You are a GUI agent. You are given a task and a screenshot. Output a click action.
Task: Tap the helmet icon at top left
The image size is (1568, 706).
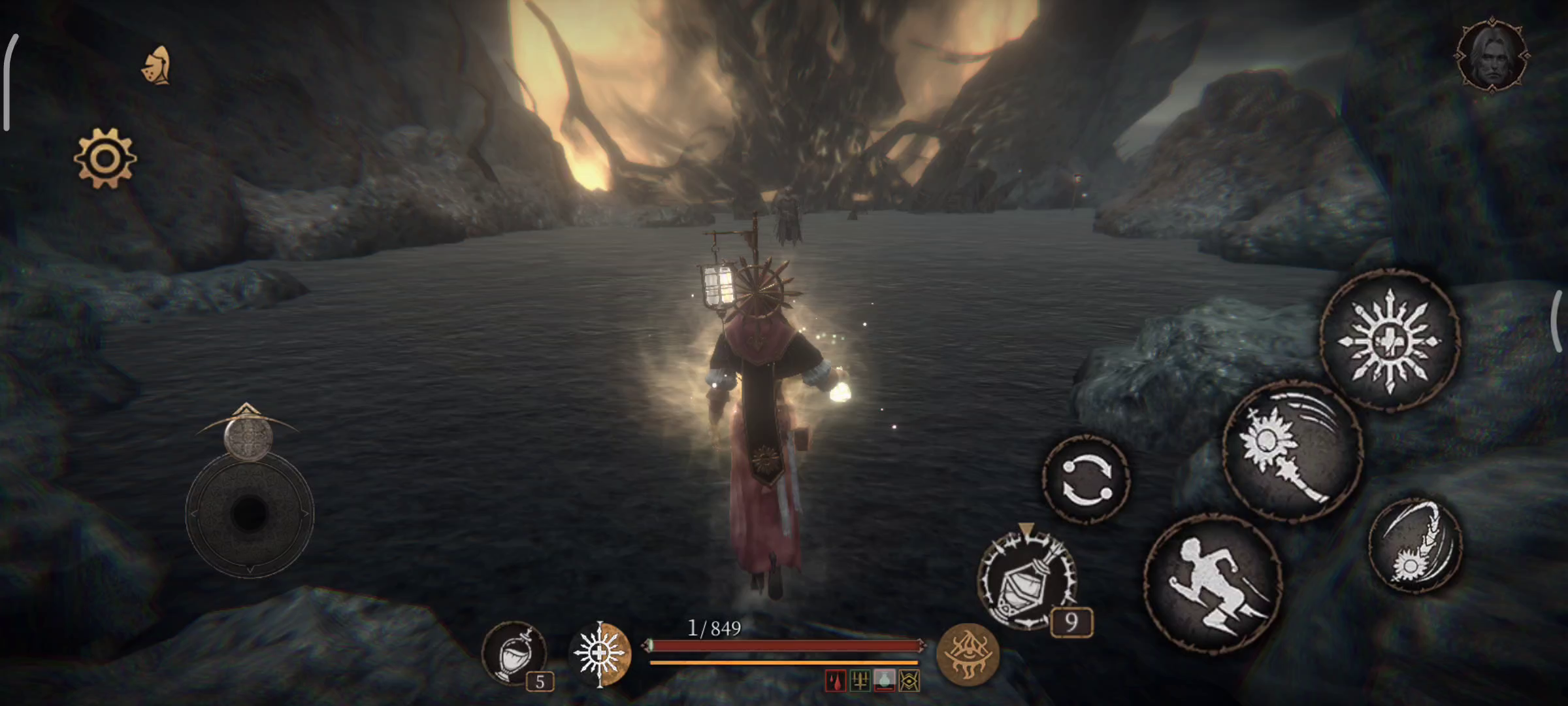click(x=157, y=66)
